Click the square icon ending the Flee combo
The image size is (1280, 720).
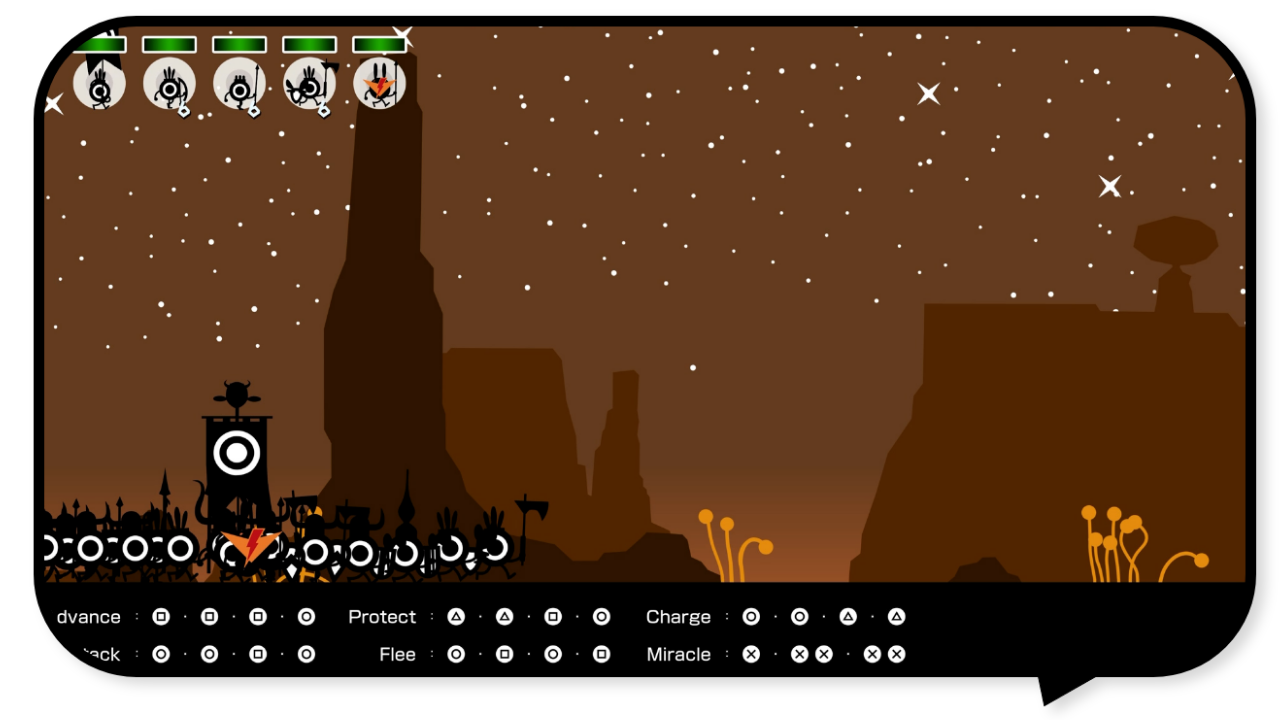[602, 654]
